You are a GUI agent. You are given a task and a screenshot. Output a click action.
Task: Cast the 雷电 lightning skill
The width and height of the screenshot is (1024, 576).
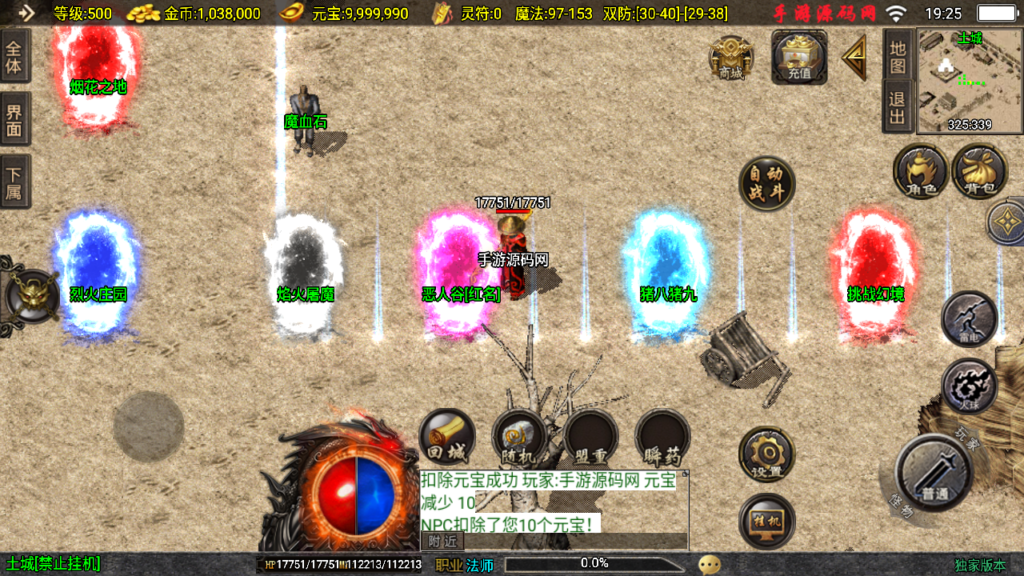(x=969, y=319)
